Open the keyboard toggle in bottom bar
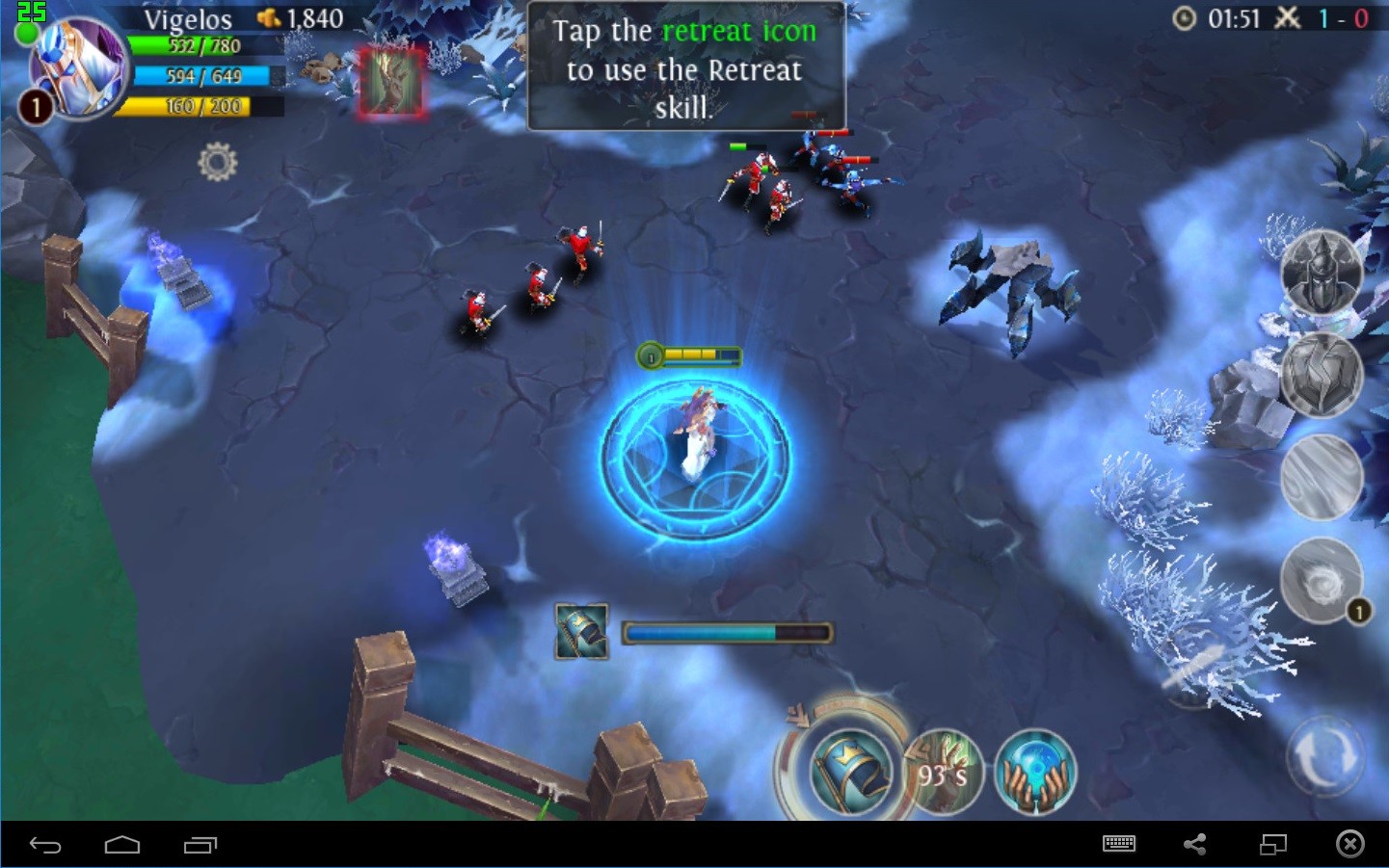This screenshot has height=868, width=1389. (x=1118, y=844)
